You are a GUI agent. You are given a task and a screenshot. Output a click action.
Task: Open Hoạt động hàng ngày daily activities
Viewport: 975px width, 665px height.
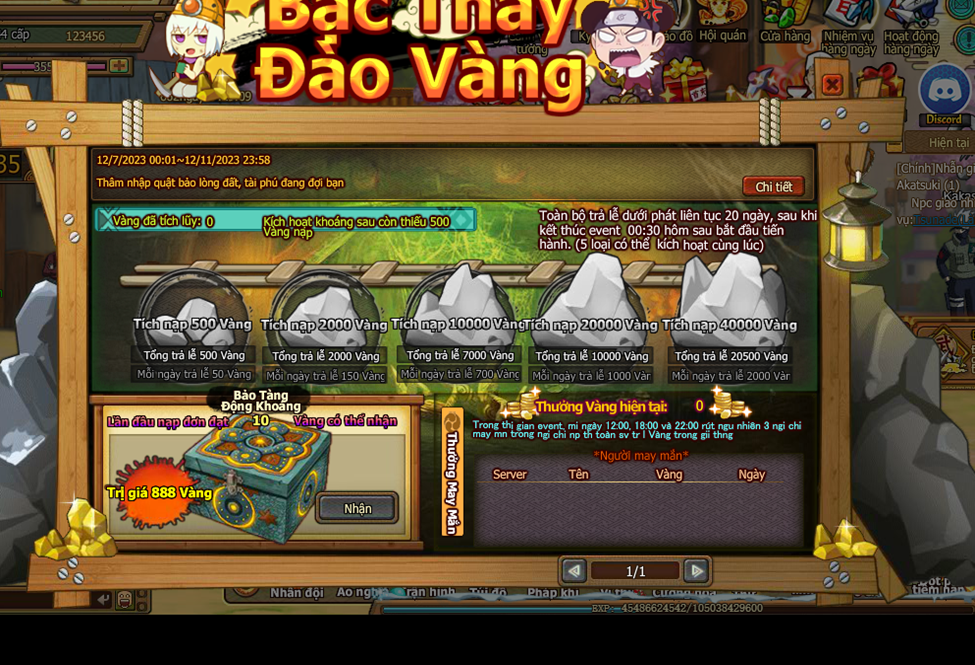tap(911, 24)
